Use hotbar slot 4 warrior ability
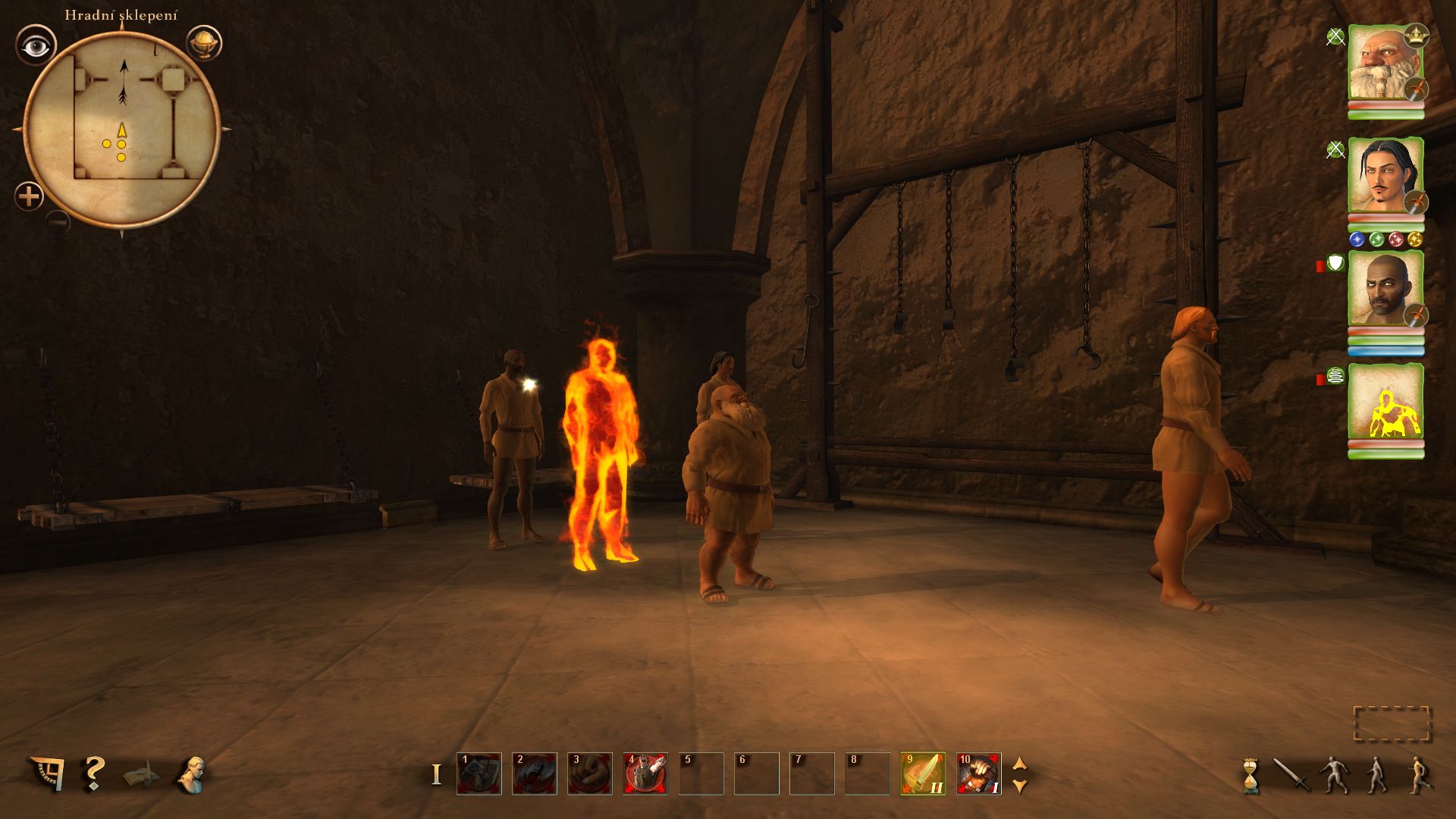The image size is (1456, 819). point(645,773)
